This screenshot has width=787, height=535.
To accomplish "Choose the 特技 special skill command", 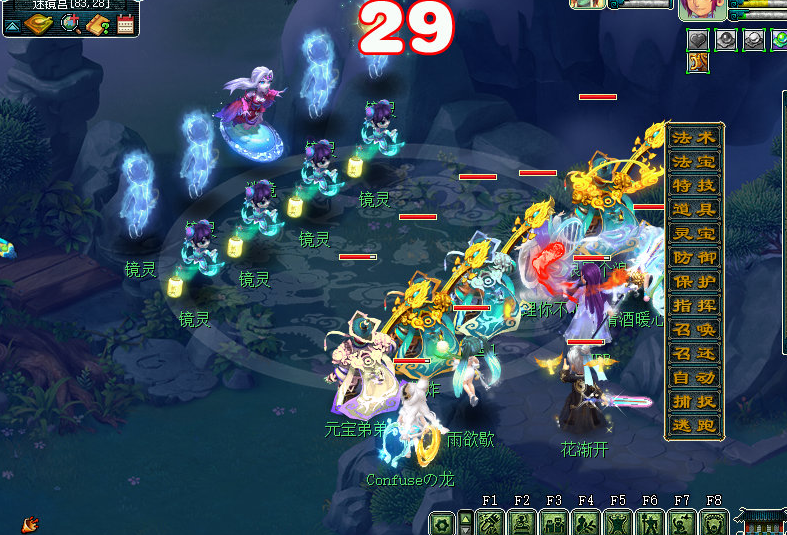I will pos(694,186).
